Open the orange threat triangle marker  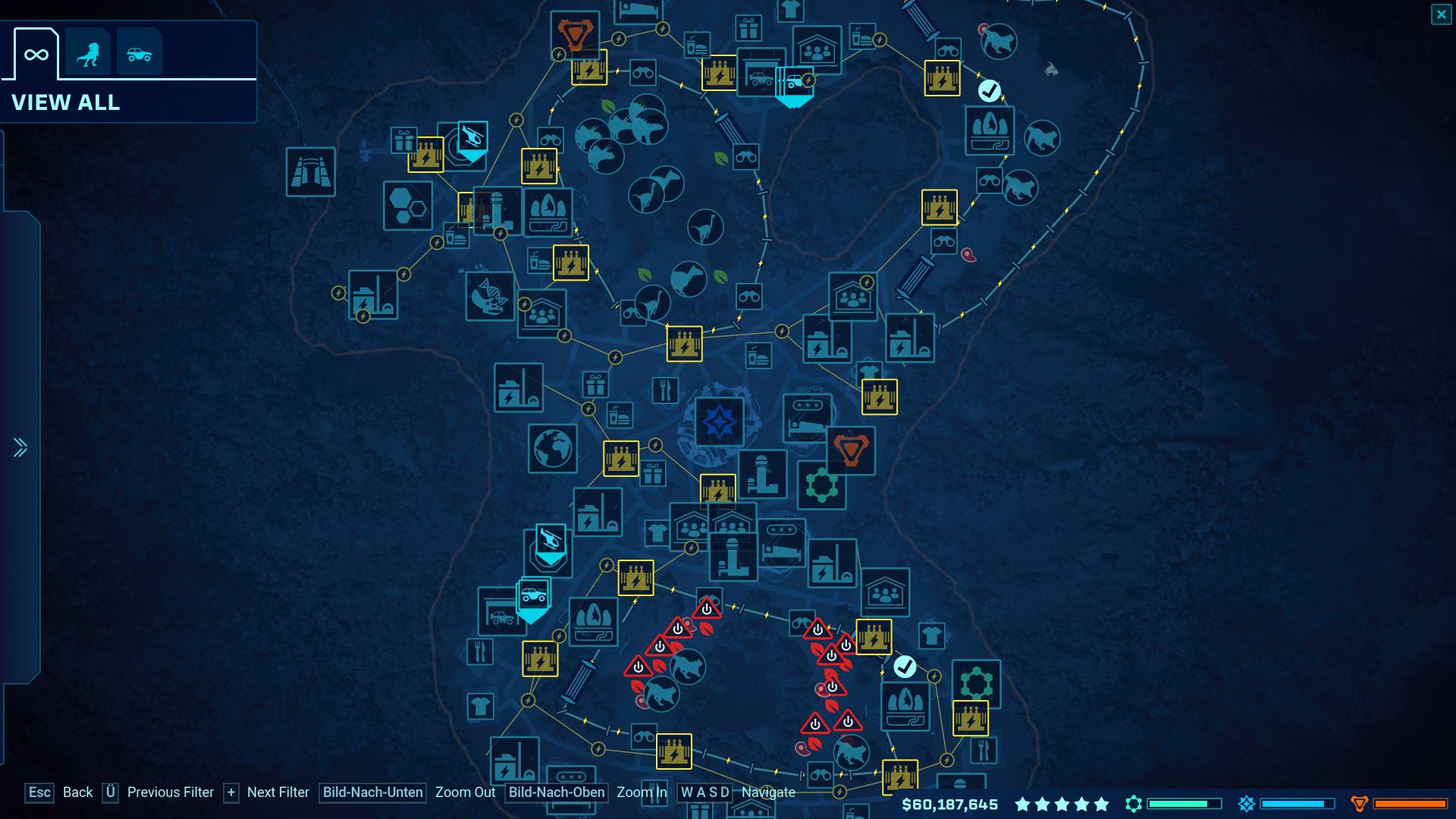(852, 450)
